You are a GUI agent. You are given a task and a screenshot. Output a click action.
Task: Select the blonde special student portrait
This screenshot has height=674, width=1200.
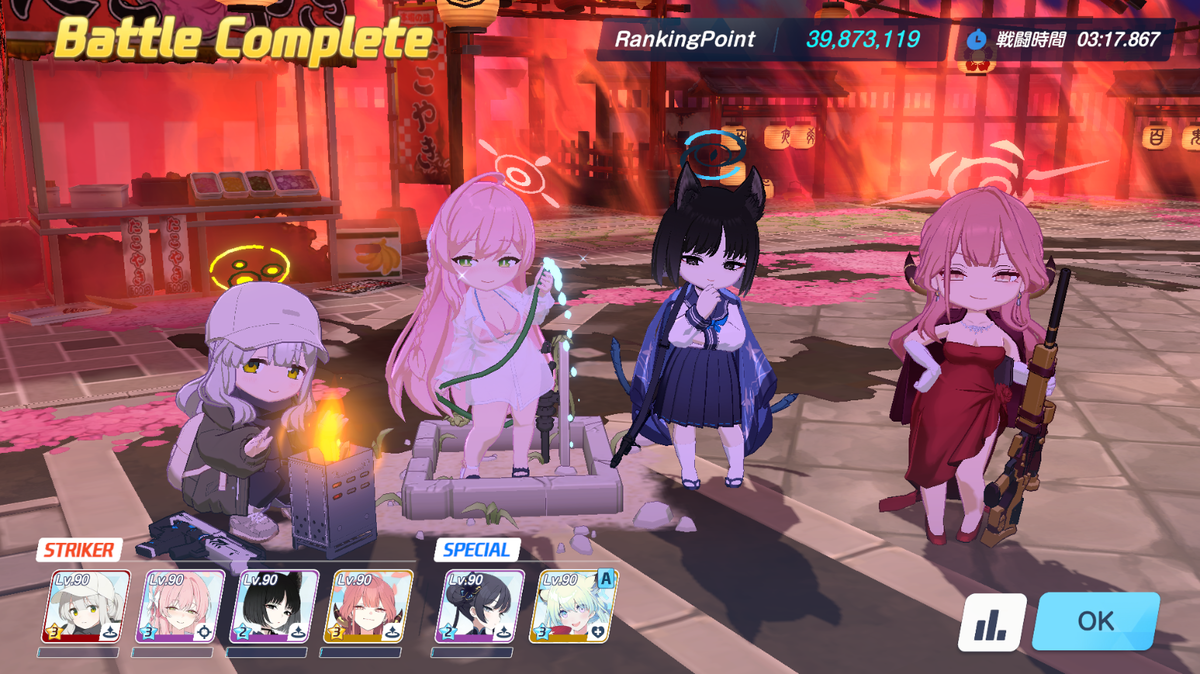(574, 606)
